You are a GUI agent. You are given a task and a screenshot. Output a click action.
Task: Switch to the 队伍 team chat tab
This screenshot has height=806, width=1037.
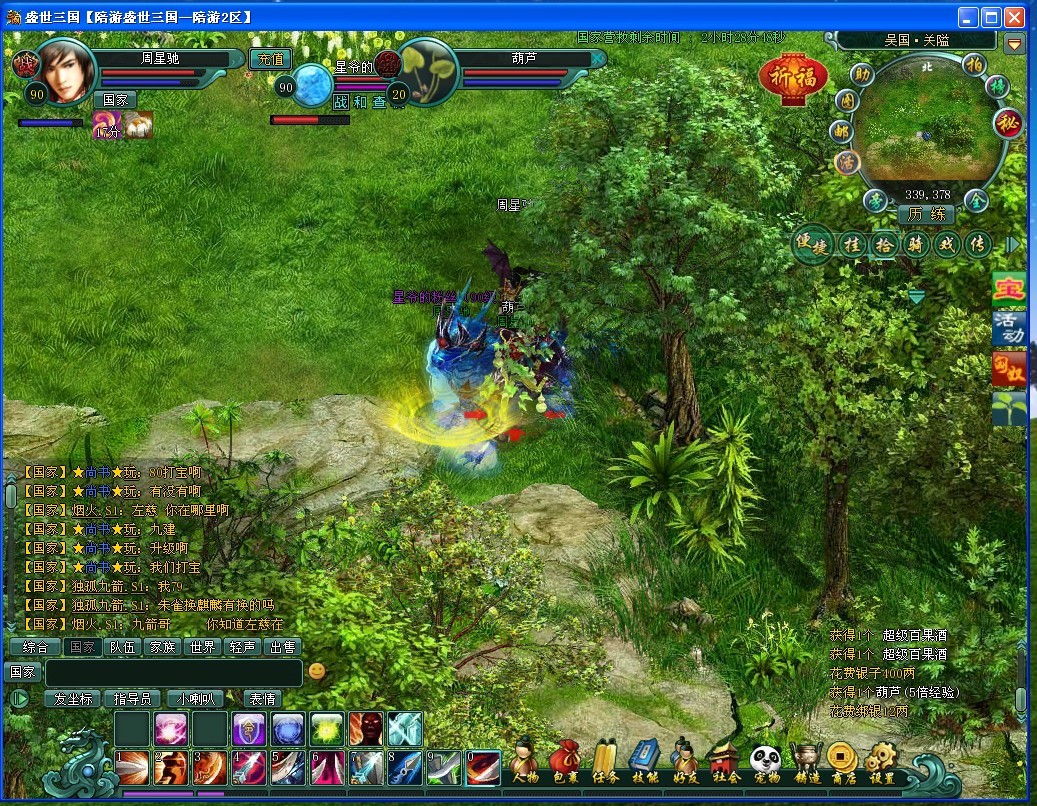(123, 647)
